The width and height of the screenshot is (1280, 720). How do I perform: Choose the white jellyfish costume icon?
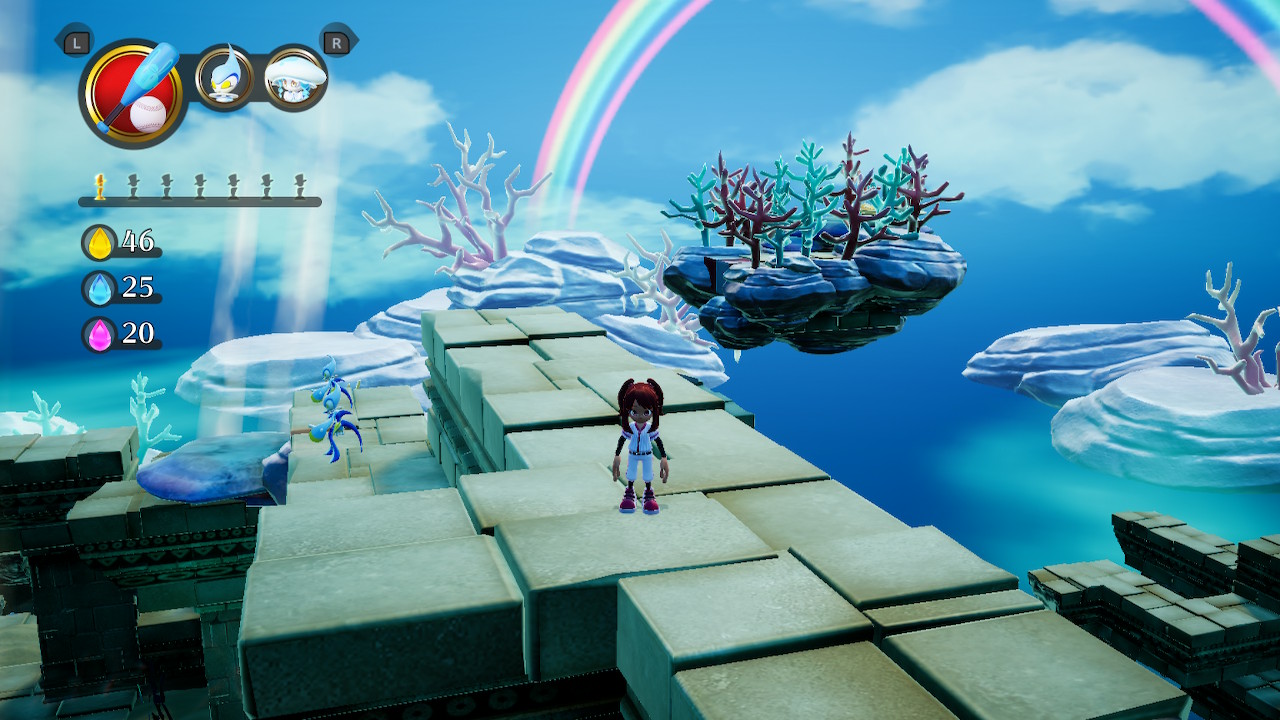point(295,78)
